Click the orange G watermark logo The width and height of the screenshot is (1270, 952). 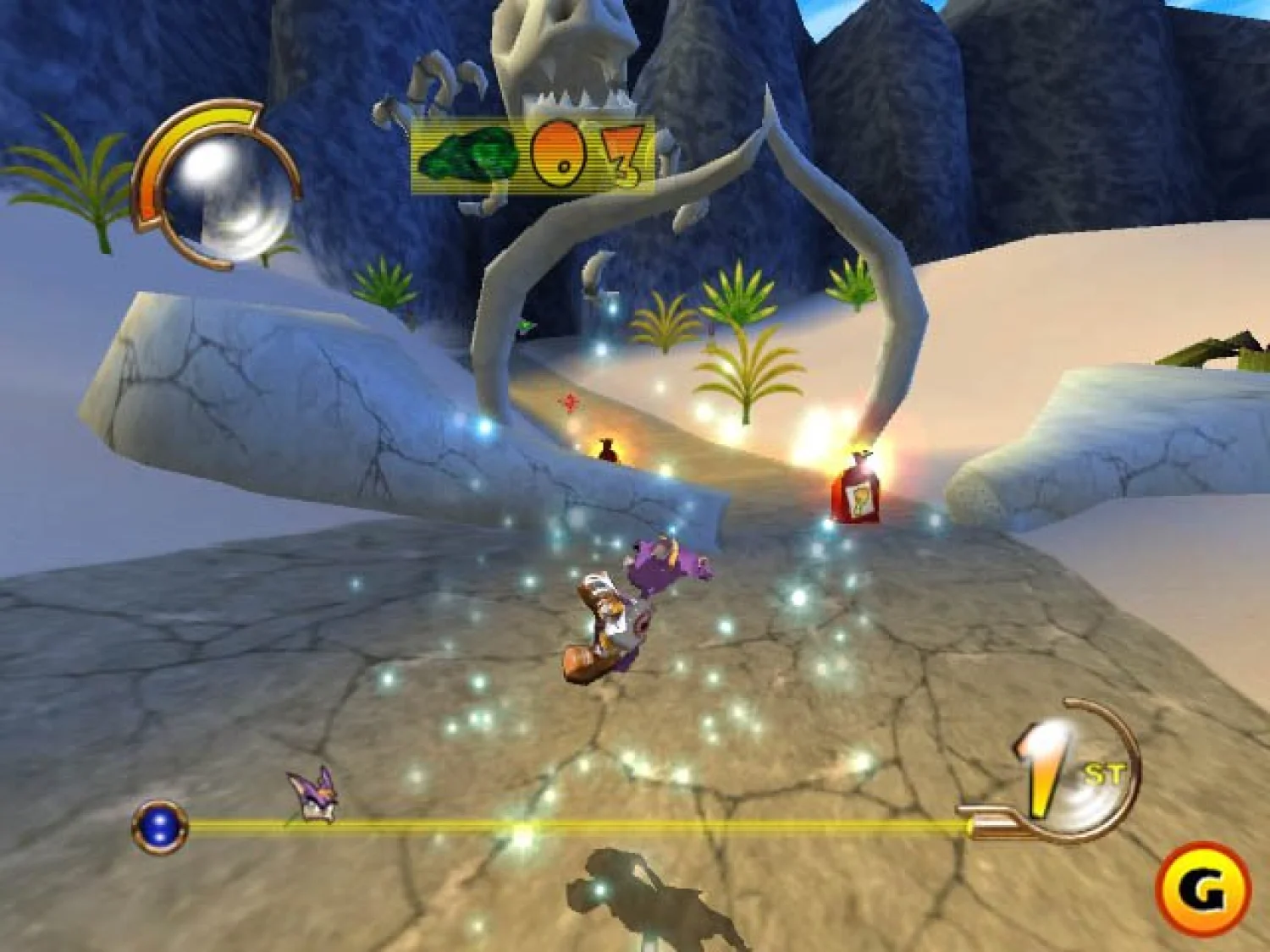pyautogui.click(x=1203, y=889)
